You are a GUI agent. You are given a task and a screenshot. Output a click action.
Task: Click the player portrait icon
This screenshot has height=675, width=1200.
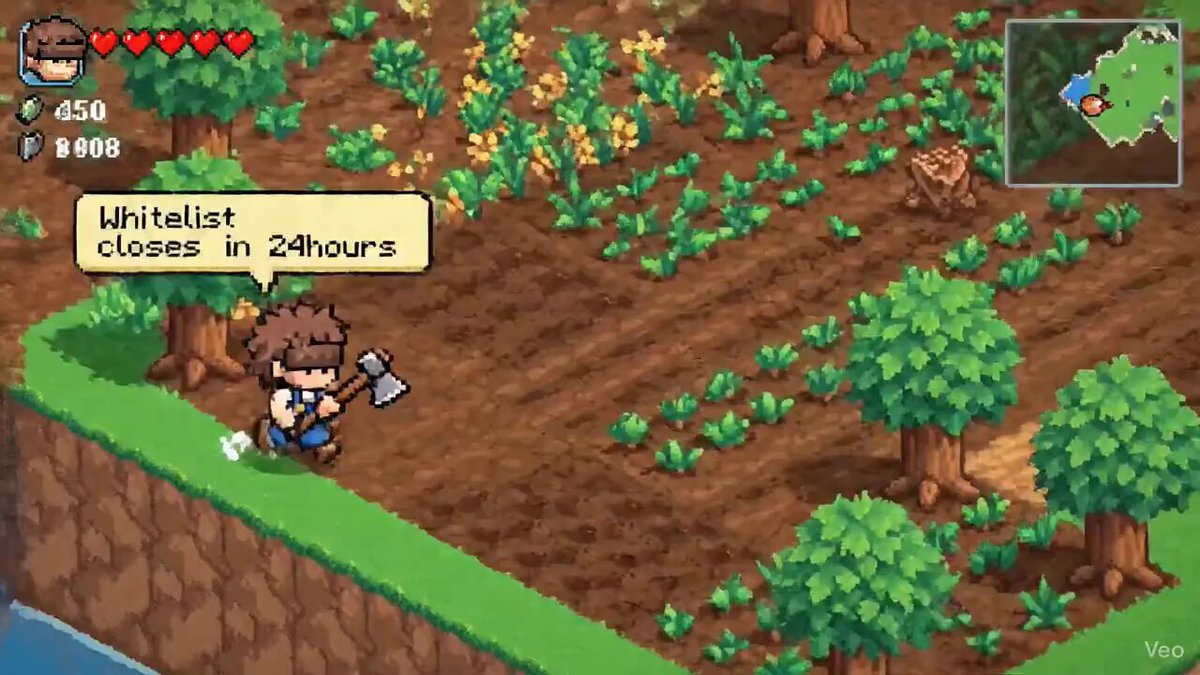point(54,51)
